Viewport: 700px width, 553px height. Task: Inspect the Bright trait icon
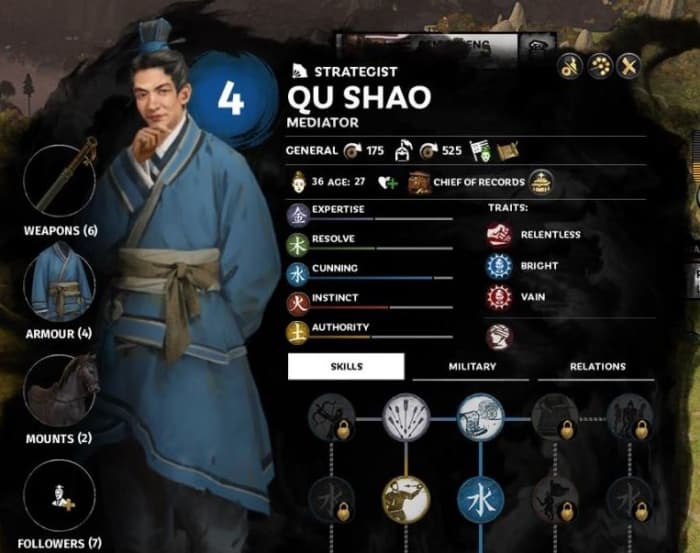click(498, 266)
